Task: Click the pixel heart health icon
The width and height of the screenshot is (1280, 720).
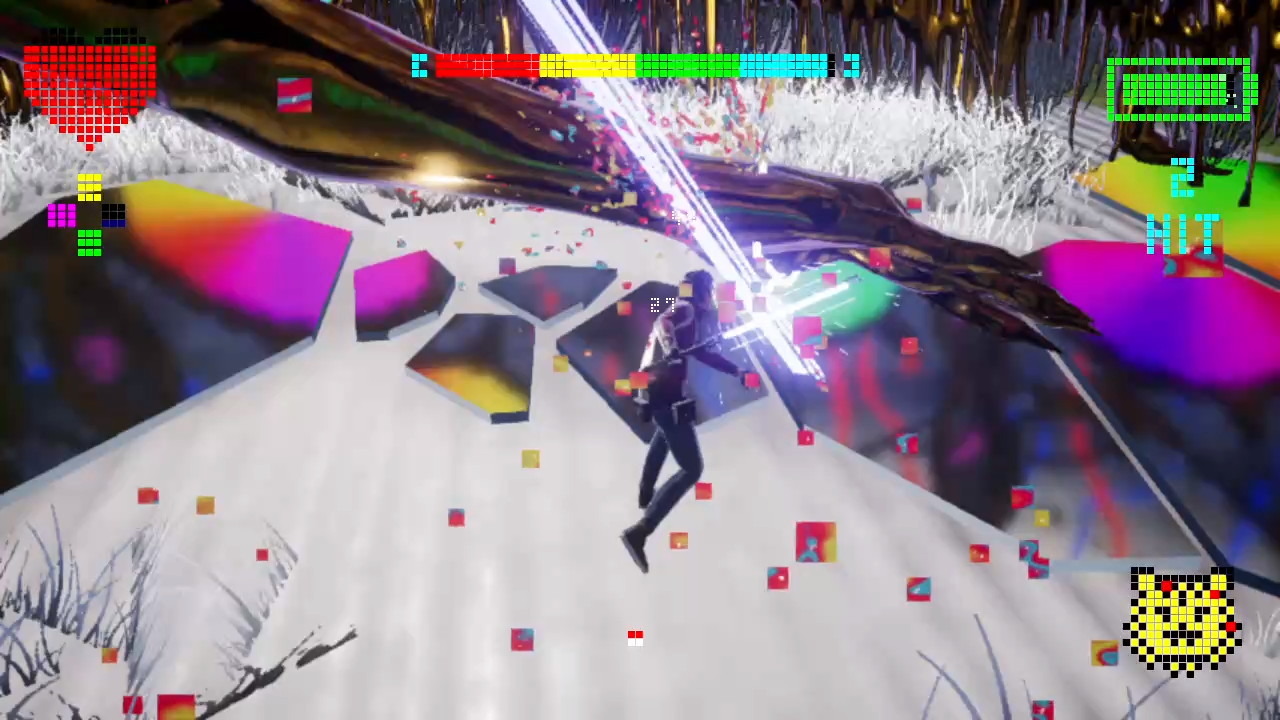Action: 88,85
